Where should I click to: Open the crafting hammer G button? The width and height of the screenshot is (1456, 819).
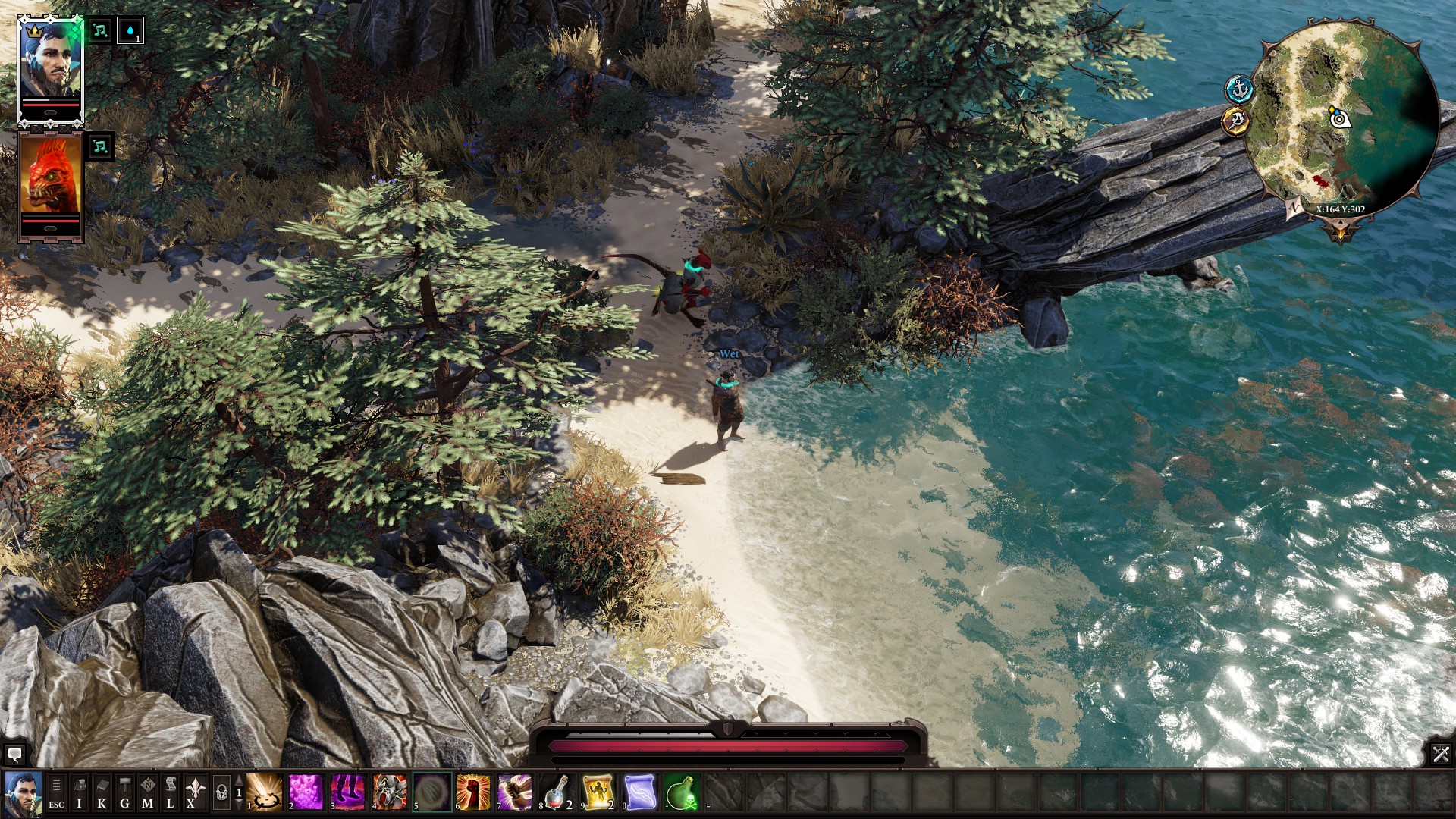(125, 793)
